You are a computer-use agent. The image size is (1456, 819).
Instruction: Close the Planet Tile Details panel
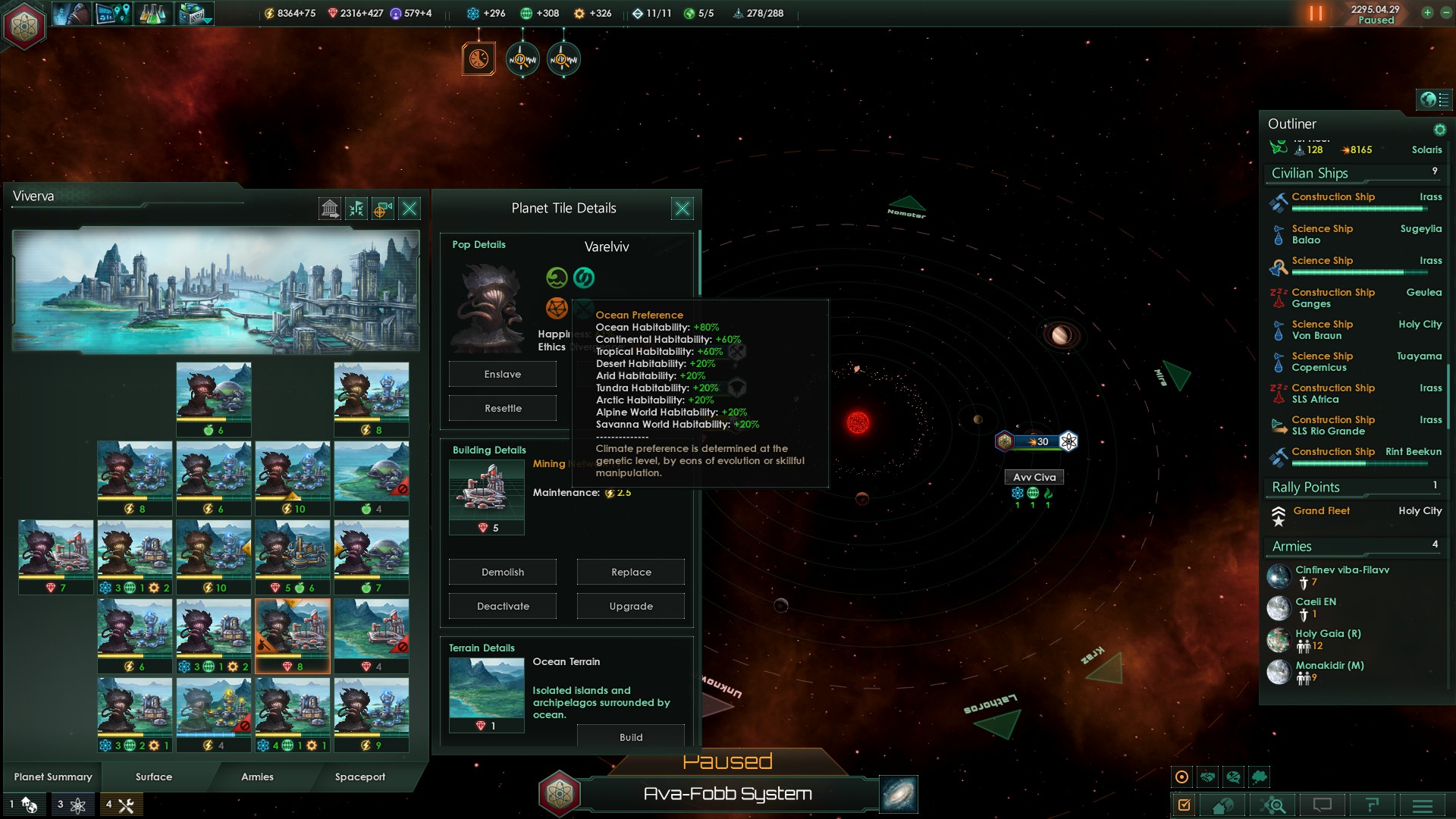(x=682, y=209)
